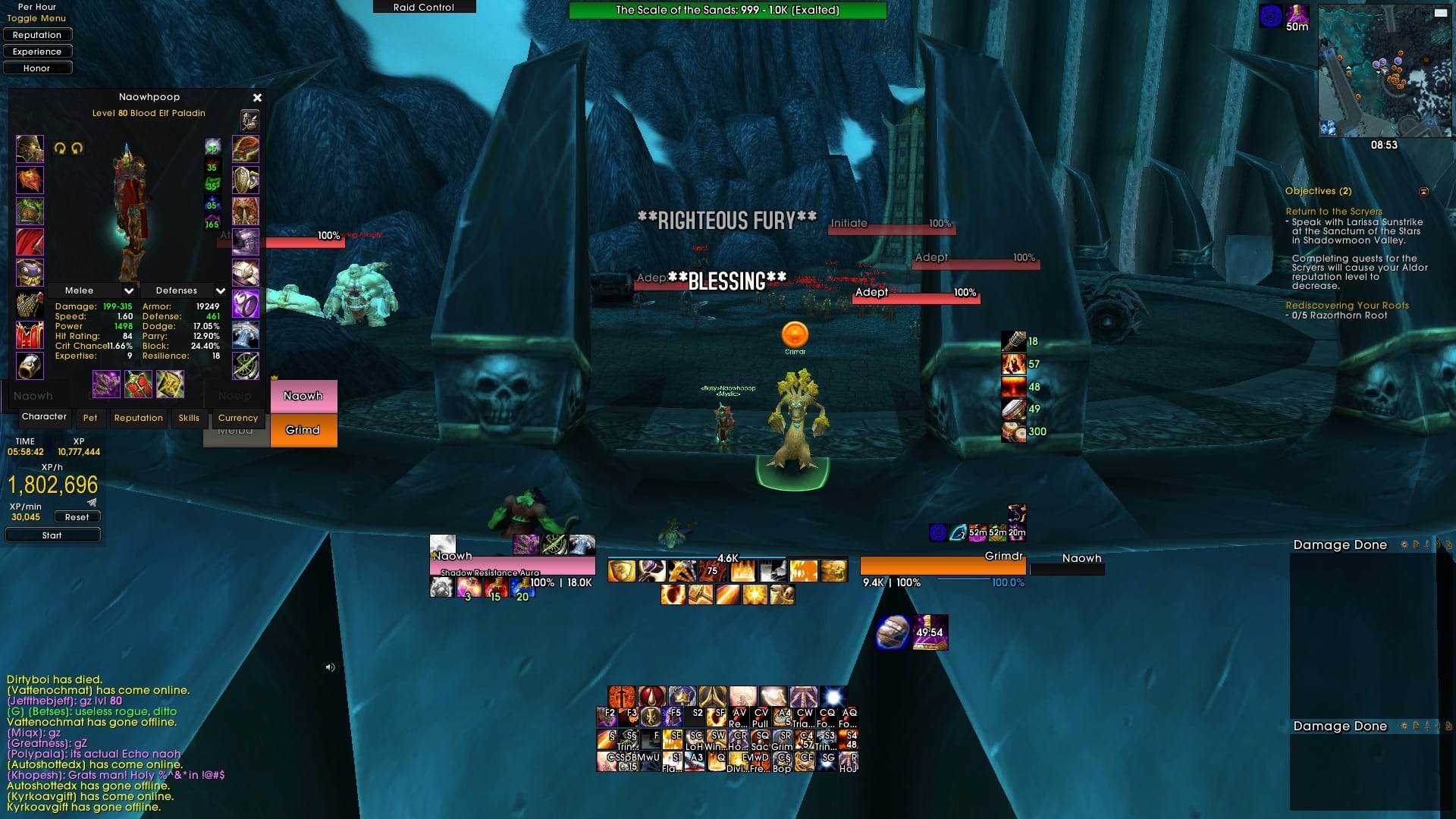Click the Experience button
1456x819 pixels.
tap(37, 52)
